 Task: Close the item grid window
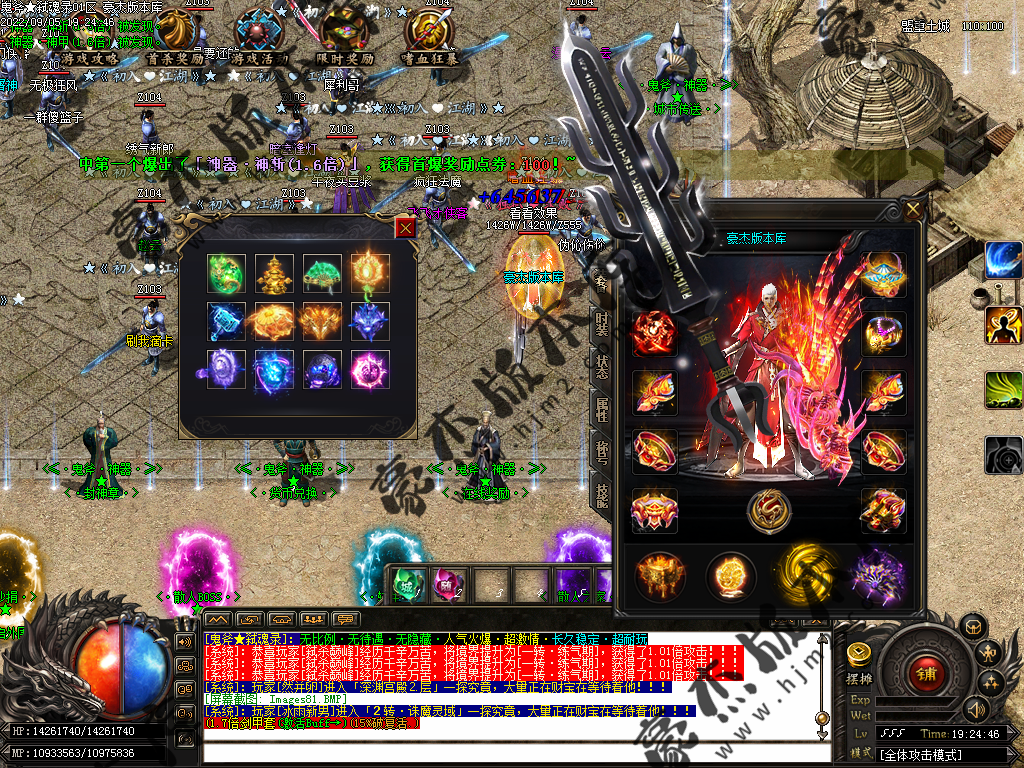pos(405,228)
